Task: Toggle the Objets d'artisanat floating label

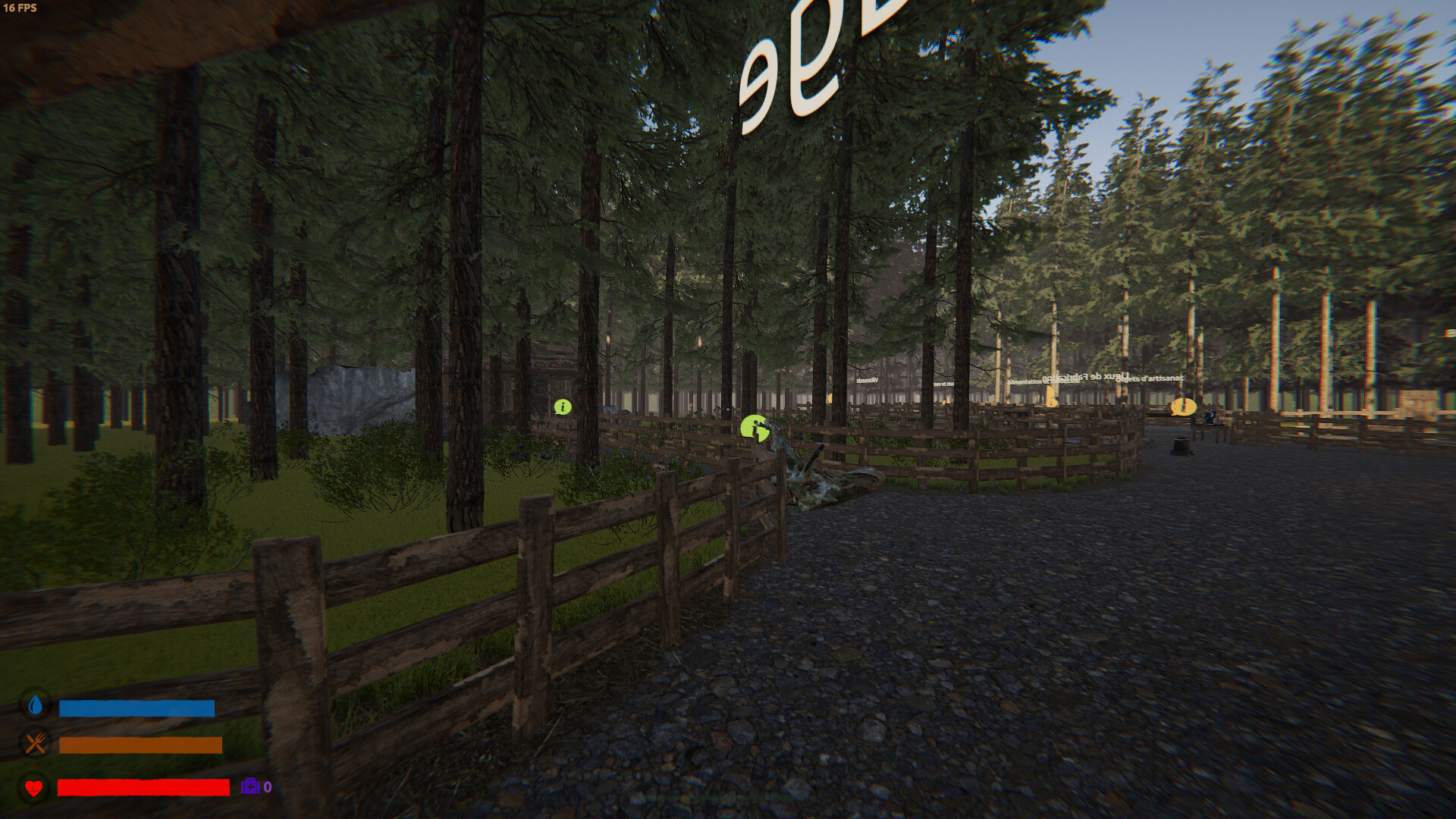Action: [1150, 379]
